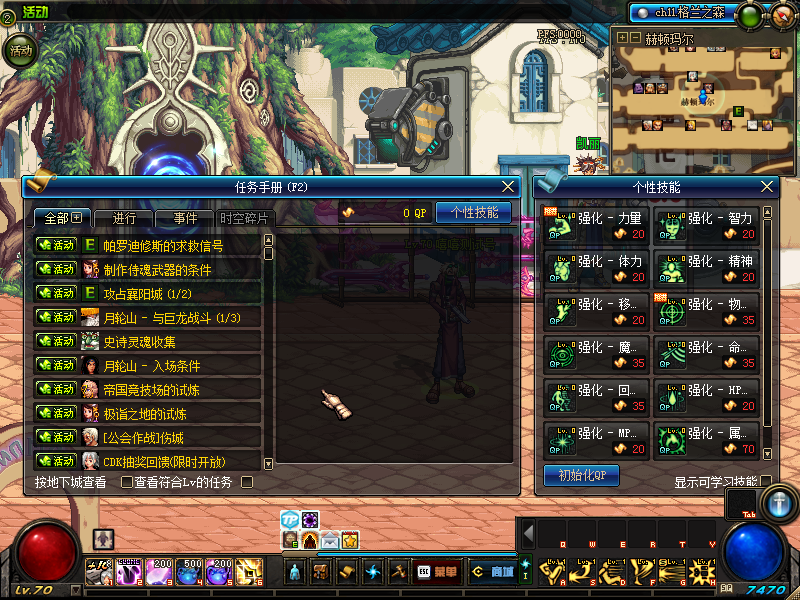Image resolution: width=800 pixels, height=600 pixels.
Task: Toggle the 显示可学习技能 checkbox
Action: click(766, 481)
